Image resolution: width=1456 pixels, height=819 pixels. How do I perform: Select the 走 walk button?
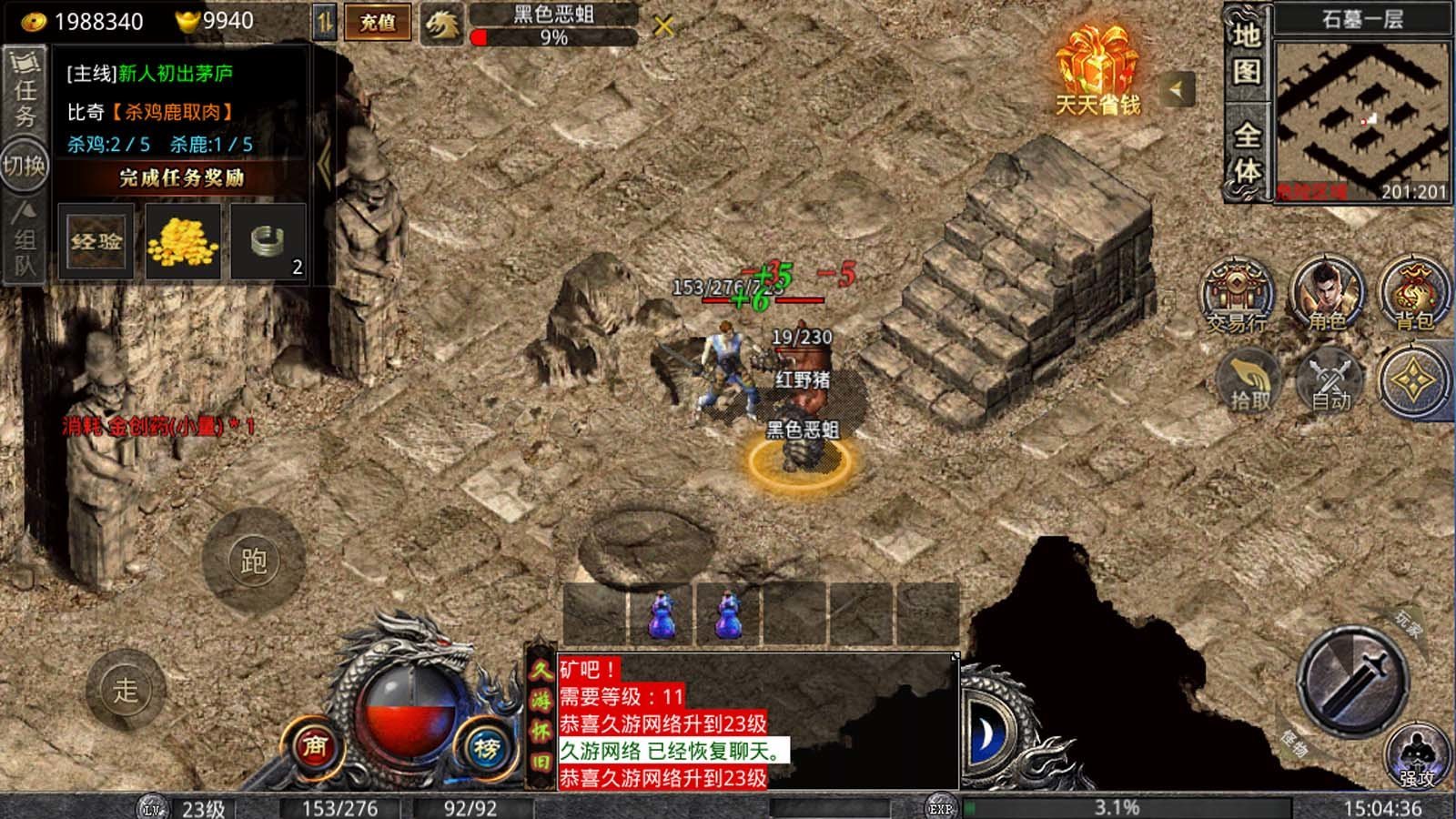pos(126,690)
